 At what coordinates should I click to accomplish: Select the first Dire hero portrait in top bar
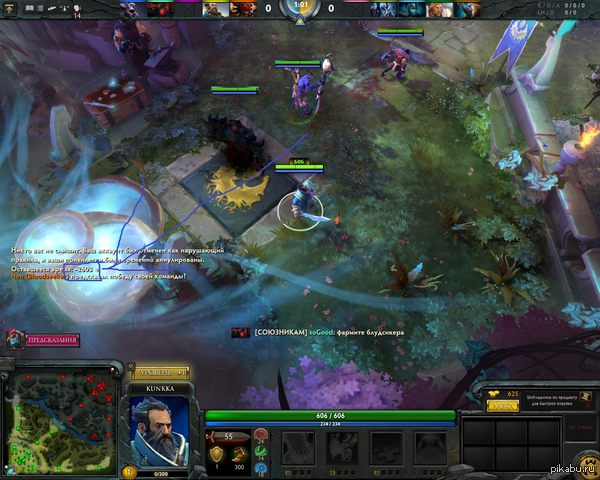pos(382,8)
